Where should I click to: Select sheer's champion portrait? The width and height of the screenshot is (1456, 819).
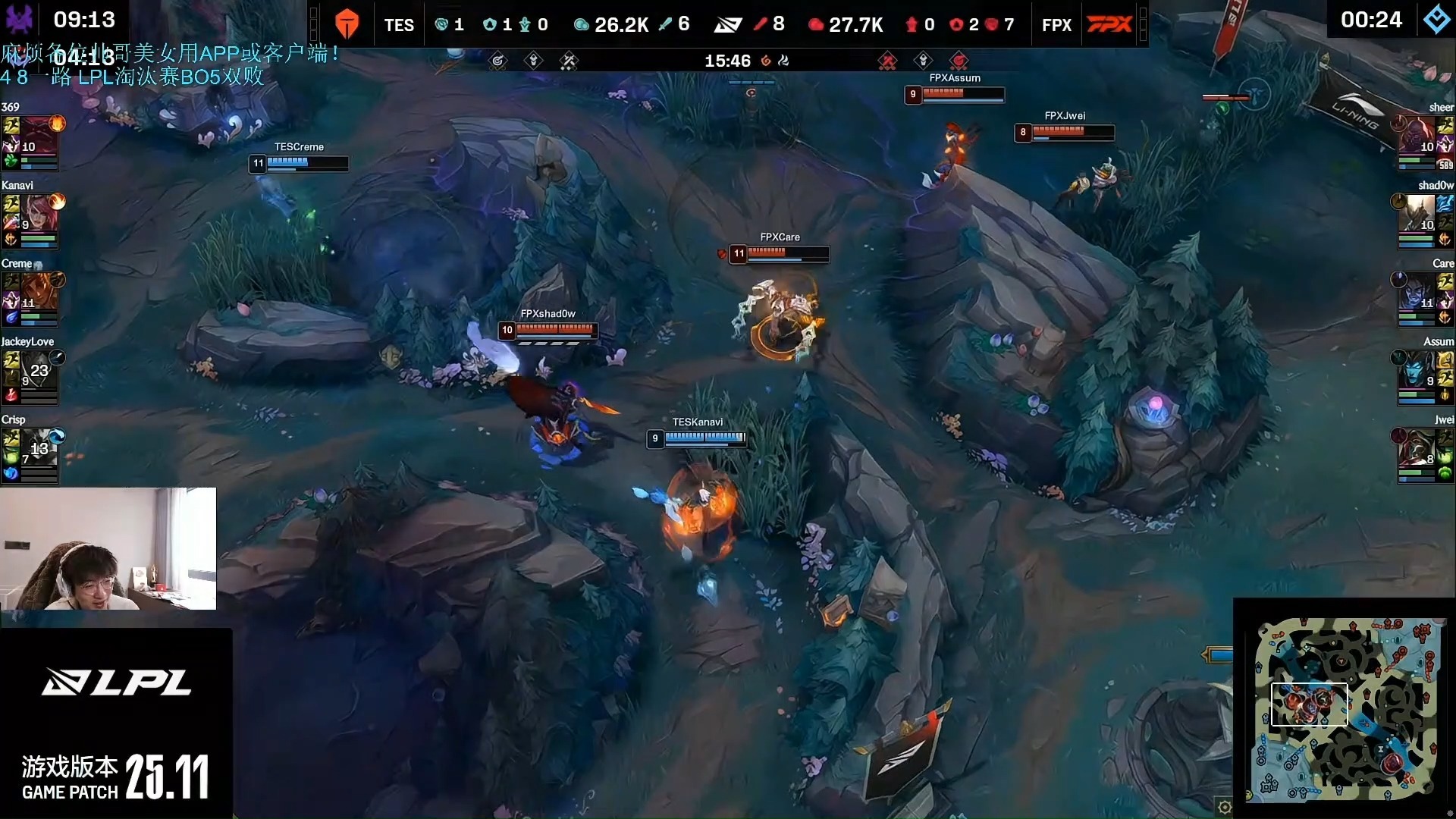point(1417,135)
